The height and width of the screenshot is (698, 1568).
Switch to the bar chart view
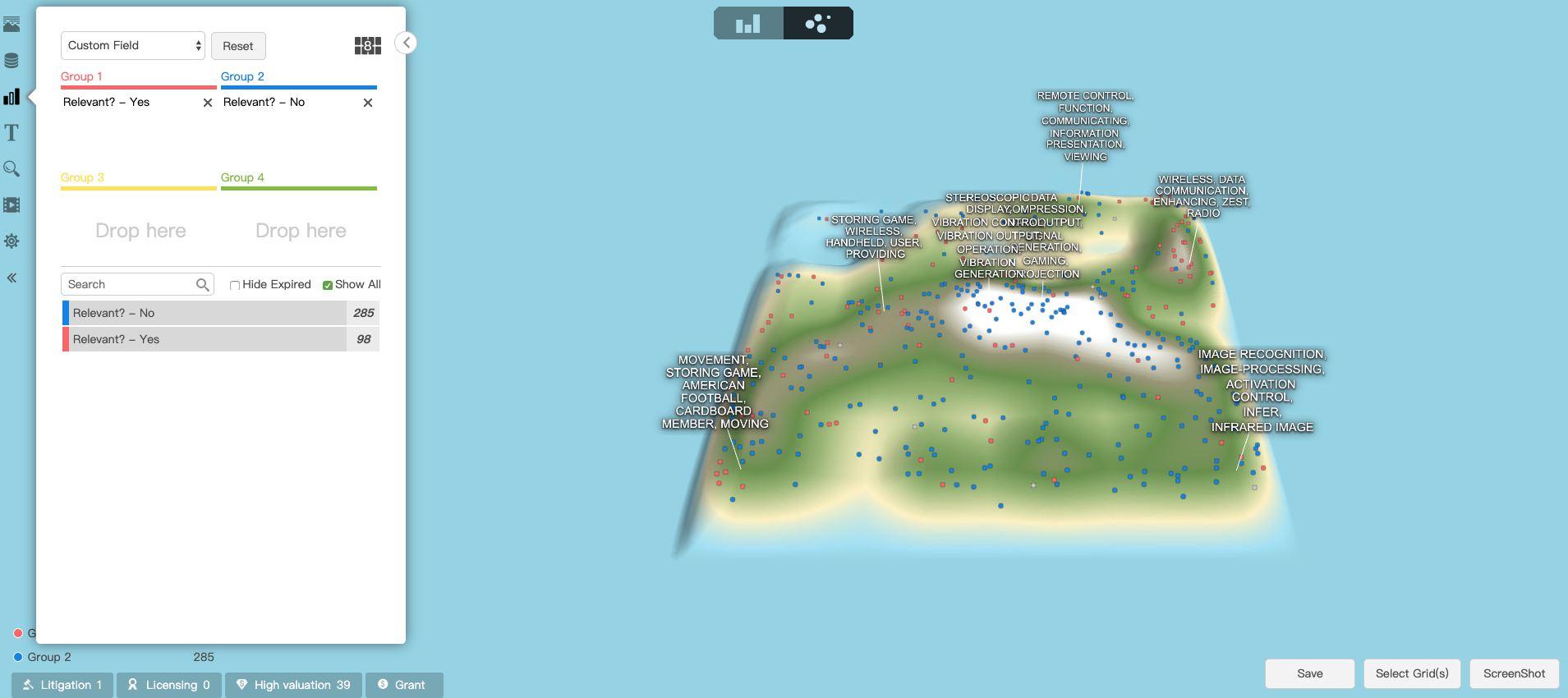click(748, 23)
